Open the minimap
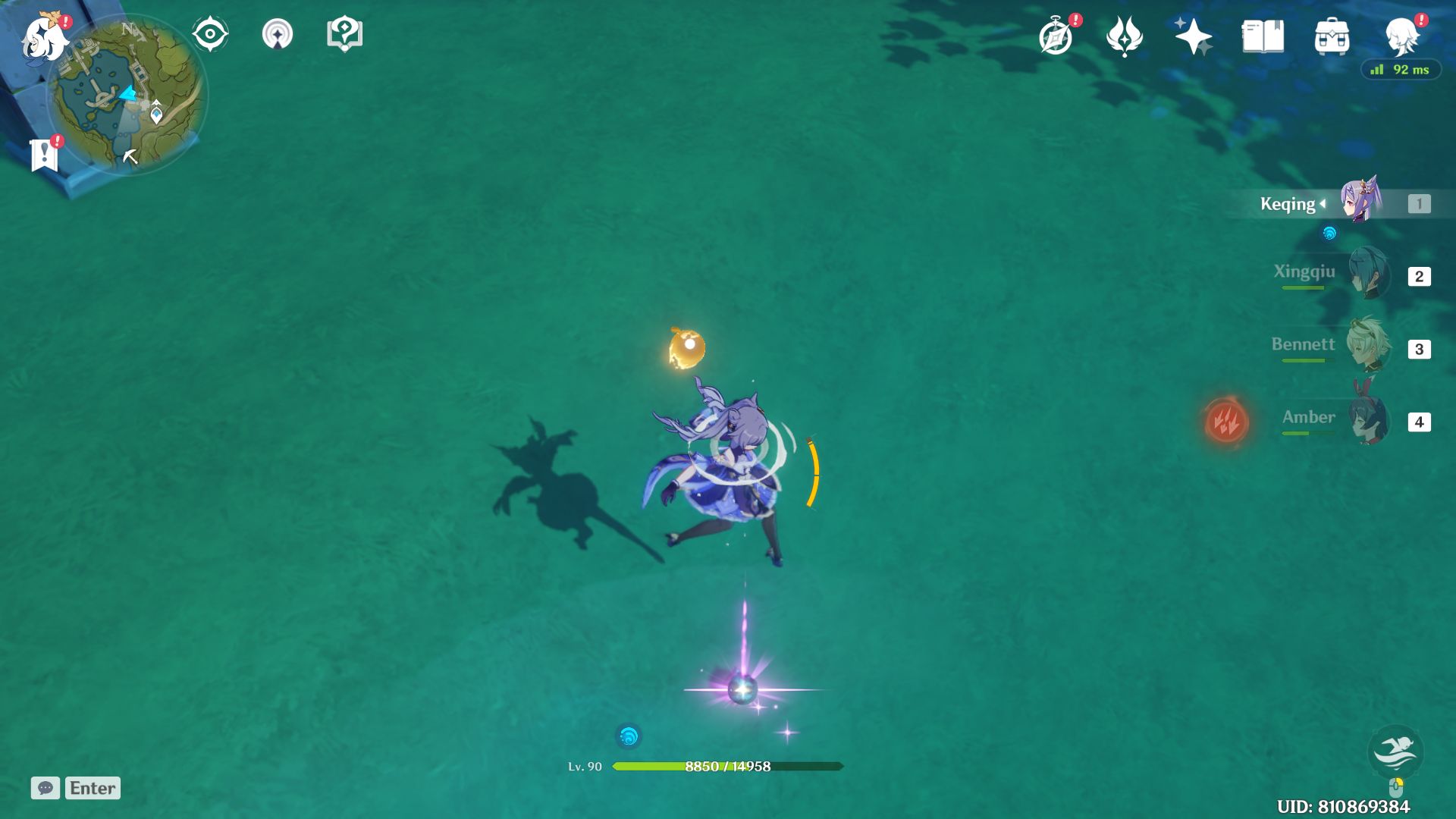This screenshot has height=819, width=1456. pos(126,95)
